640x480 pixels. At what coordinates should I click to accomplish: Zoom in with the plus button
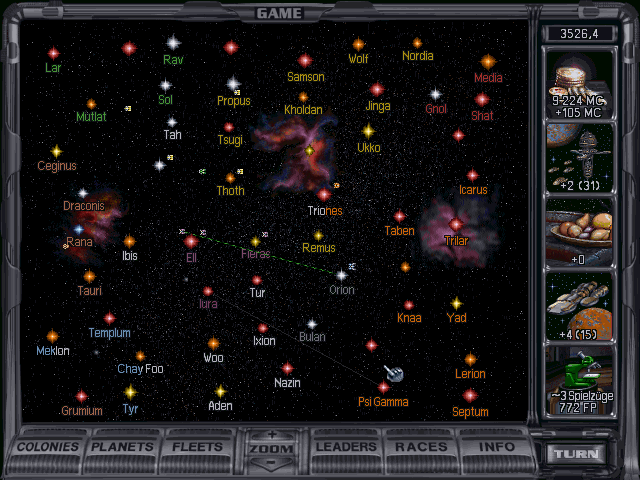coord(273,435)
